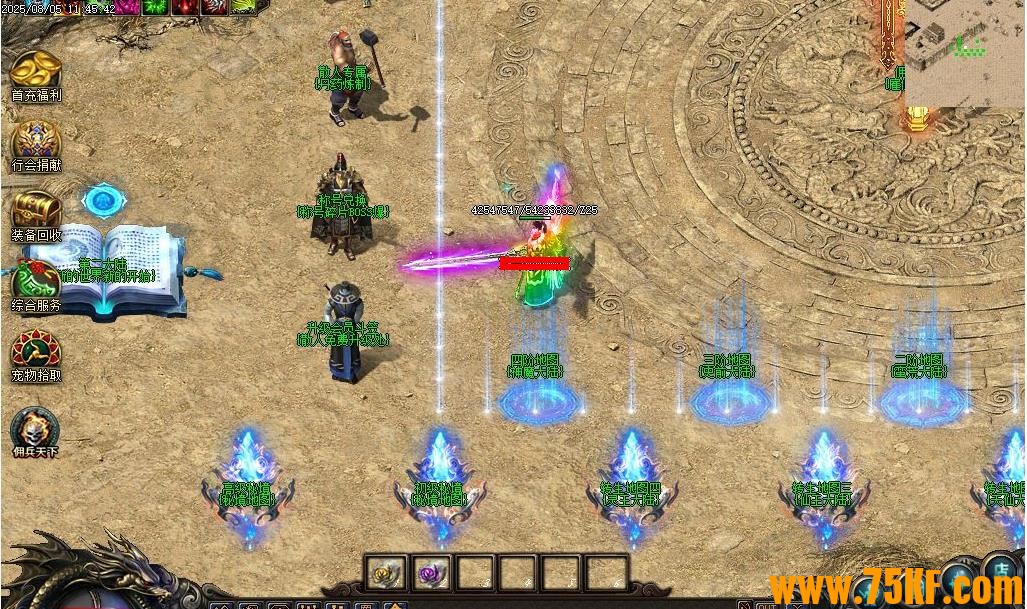Toggle the 宠物拾取 pet pickup icon
The width and height of the screenshot is (1027, 609).
(36, 351)
